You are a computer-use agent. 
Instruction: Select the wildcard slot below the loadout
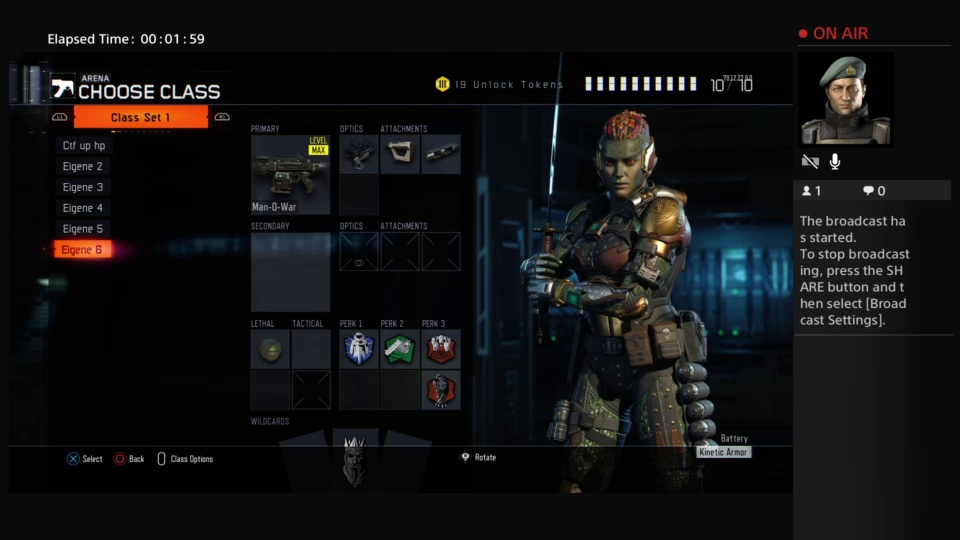pyautogui.click(x=354, y=460)
